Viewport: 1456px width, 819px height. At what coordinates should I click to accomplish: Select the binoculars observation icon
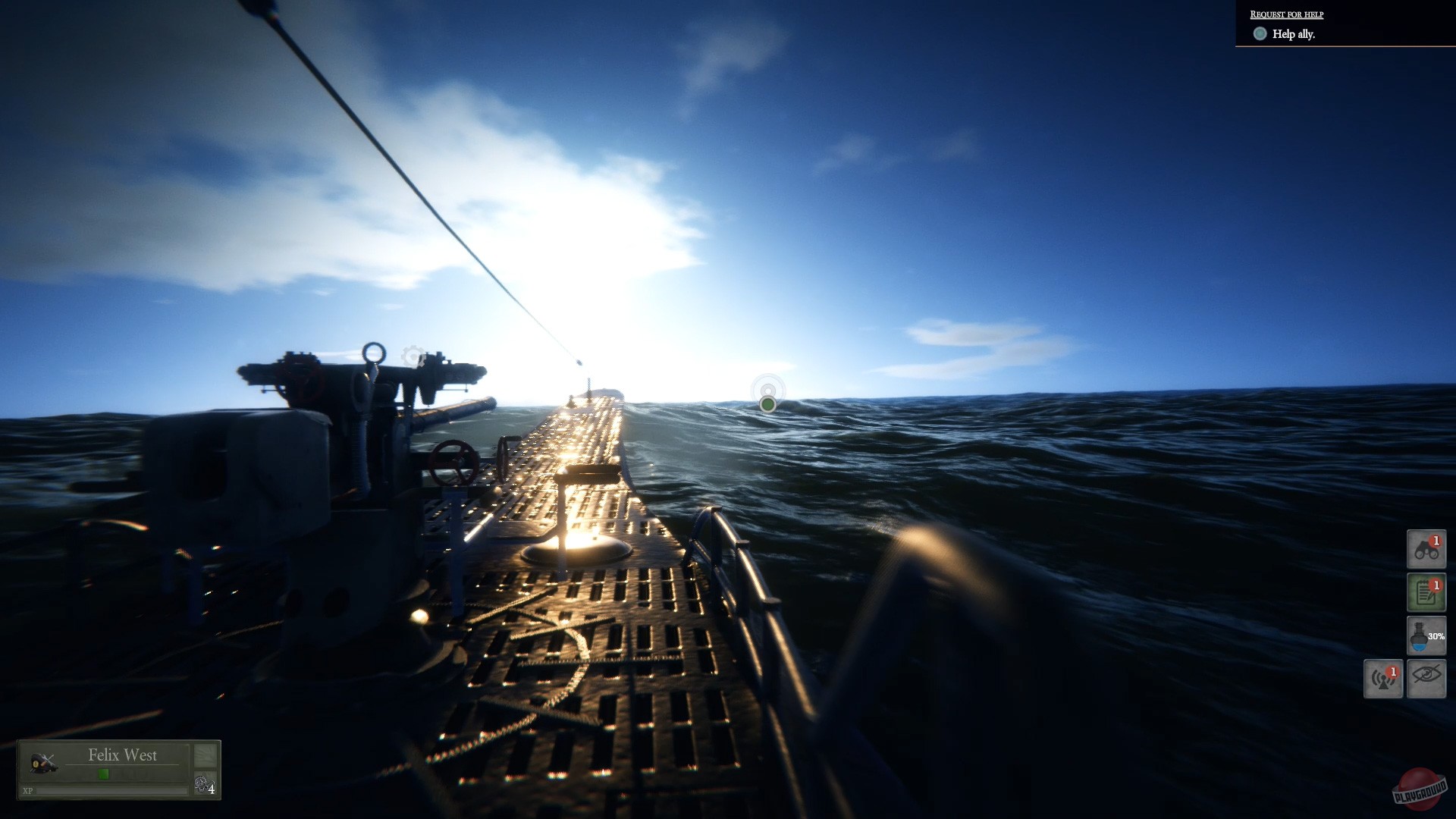1426,548
